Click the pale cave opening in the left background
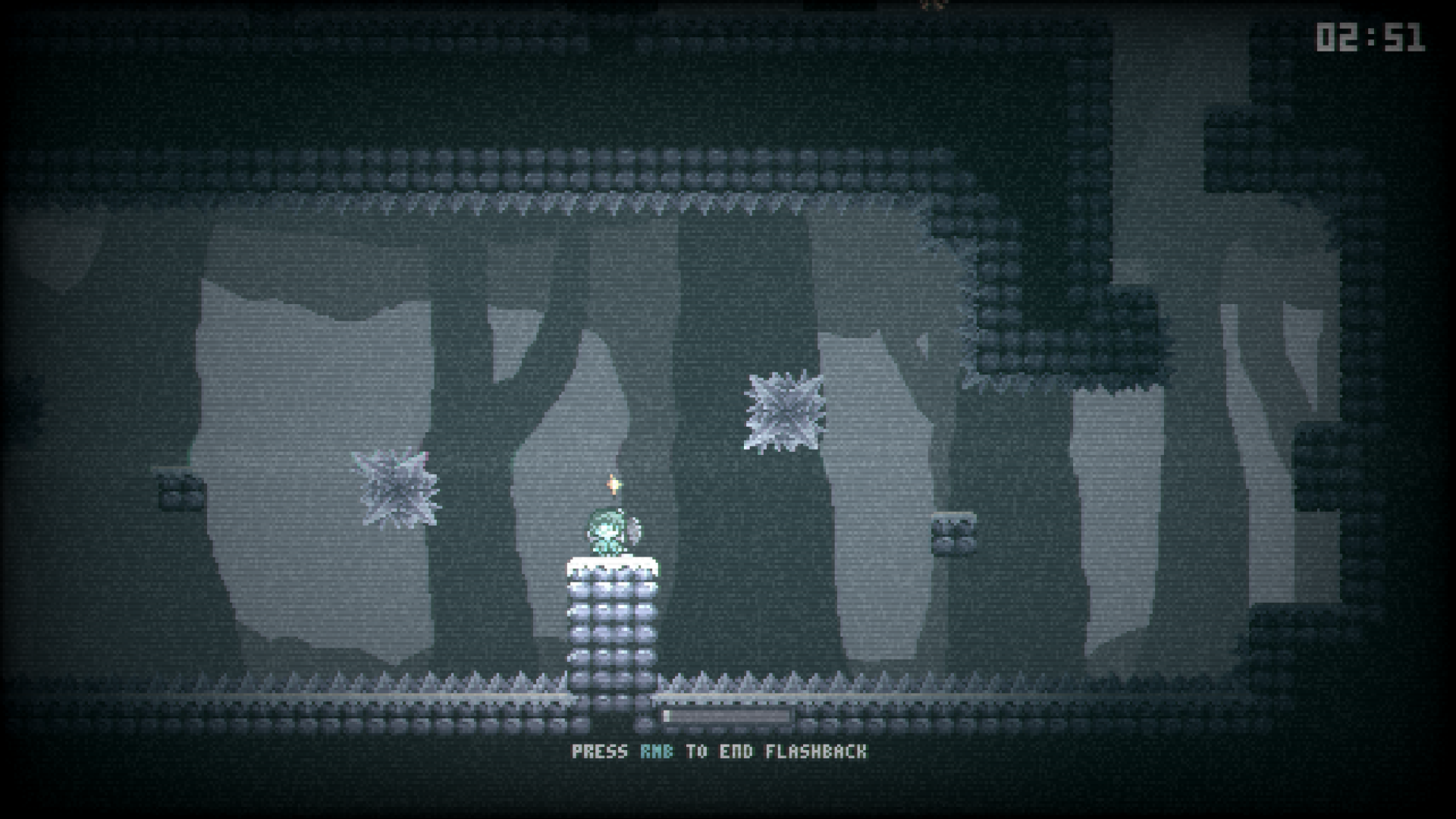 (303, 455)
